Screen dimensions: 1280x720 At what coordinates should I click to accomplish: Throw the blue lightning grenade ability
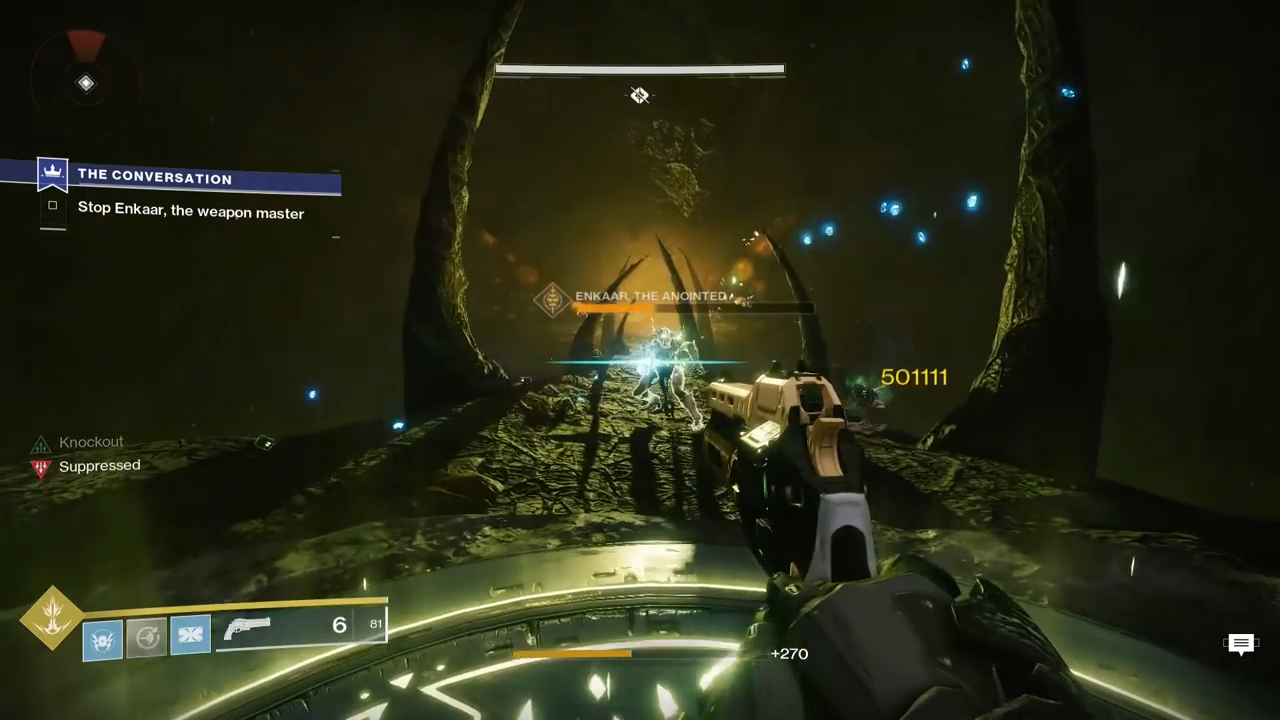(x=103, y=638)
